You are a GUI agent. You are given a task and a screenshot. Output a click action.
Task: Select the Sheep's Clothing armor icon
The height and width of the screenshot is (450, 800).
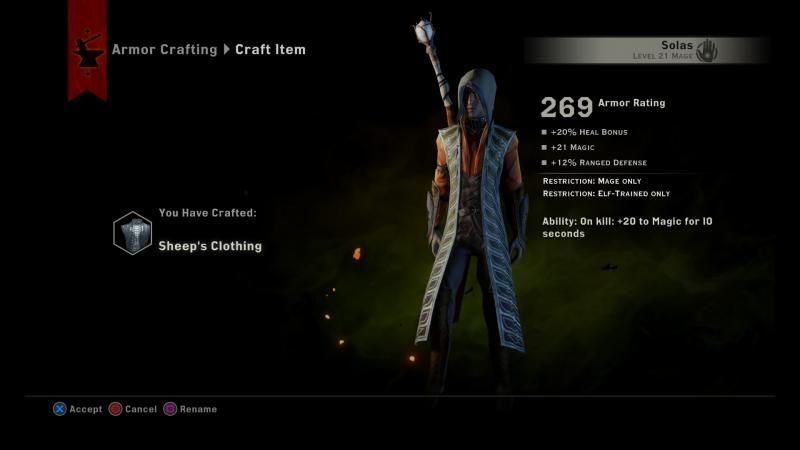tap(133, 233)
